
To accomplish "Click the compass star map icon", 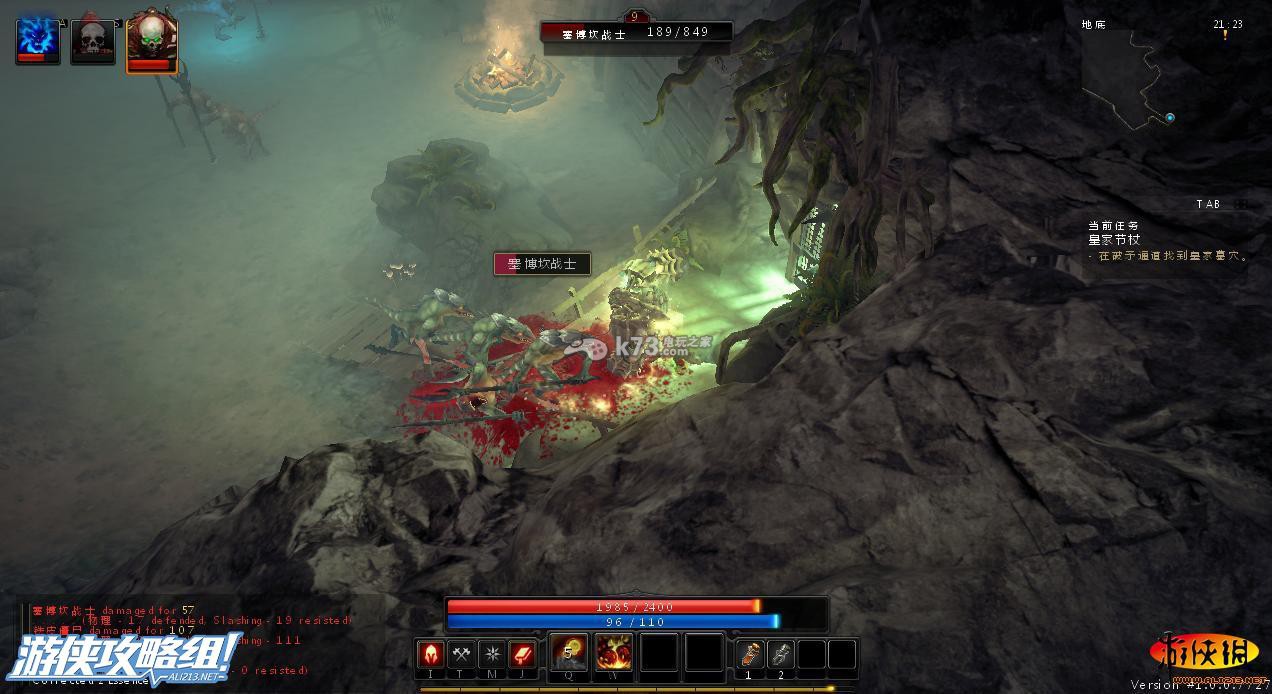I will tap(493, 655).
